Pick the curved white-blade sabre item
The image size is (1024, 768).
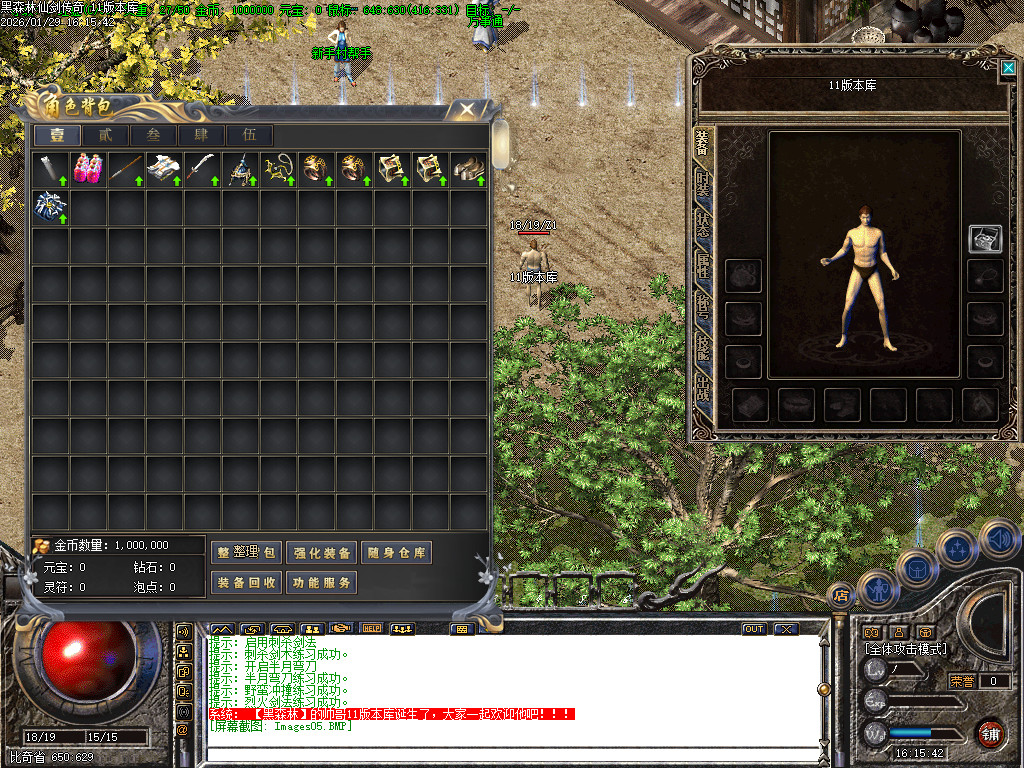click(x=202, y=170)
